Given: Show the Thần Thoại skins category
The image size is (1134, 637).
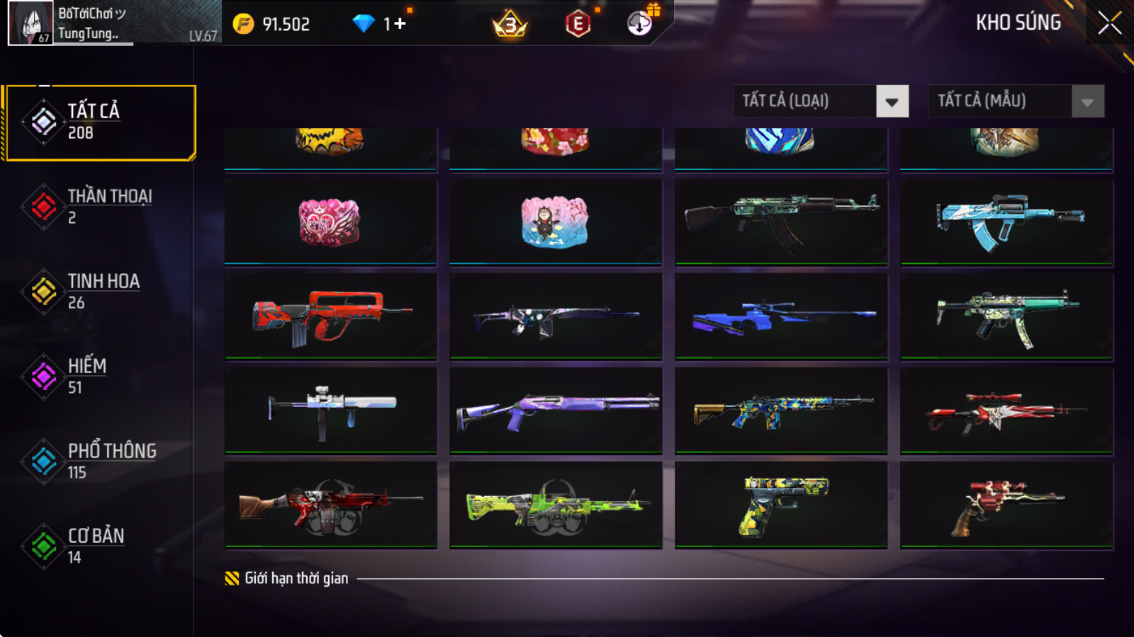Looking at the screenshot, I should 99,206.
